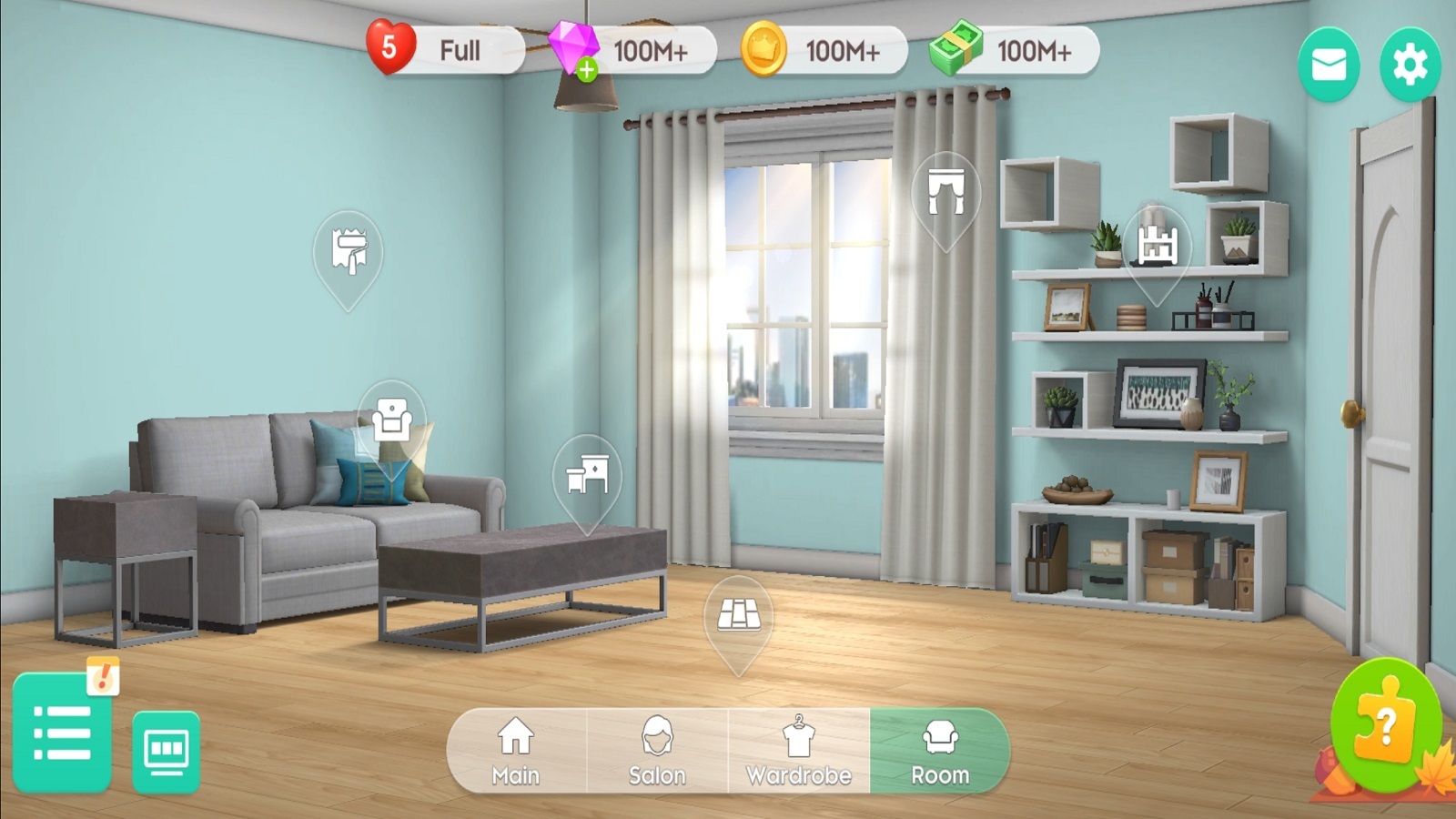Choose the coffee table marker
Screen dimensions: 1456x819
(587, 474)
